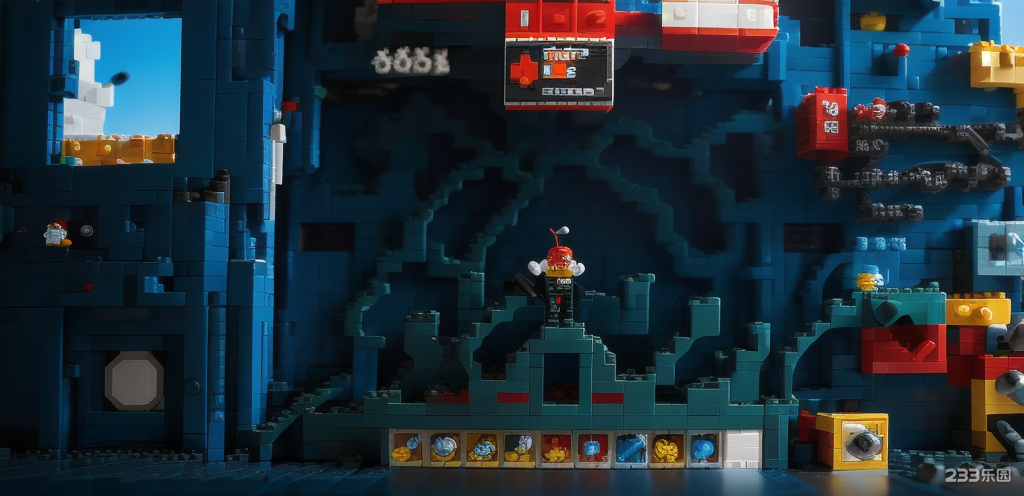The image size is (1024, 496).
Task: Pick the round blue orb hotbar slot
Action: (x=704, y=449)
